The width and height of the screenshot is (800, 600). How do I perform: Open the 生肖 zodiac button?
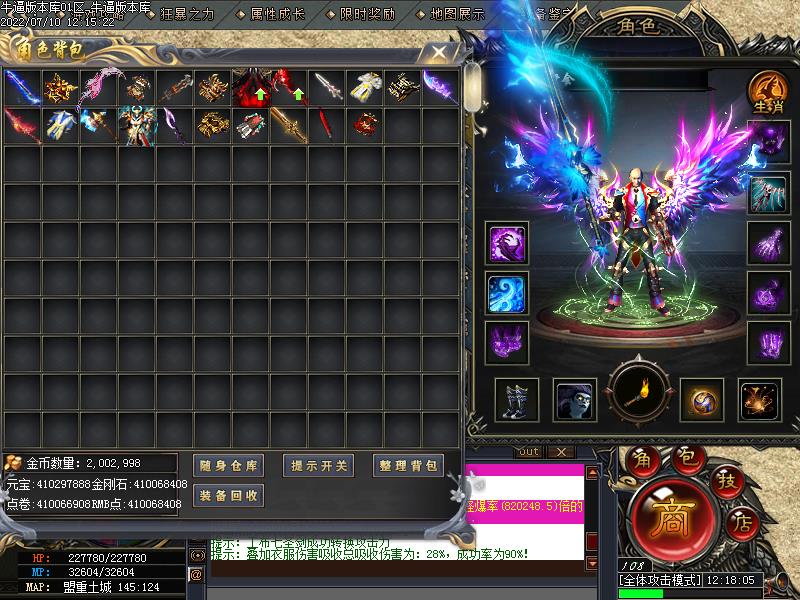click(x=767, y=91)
